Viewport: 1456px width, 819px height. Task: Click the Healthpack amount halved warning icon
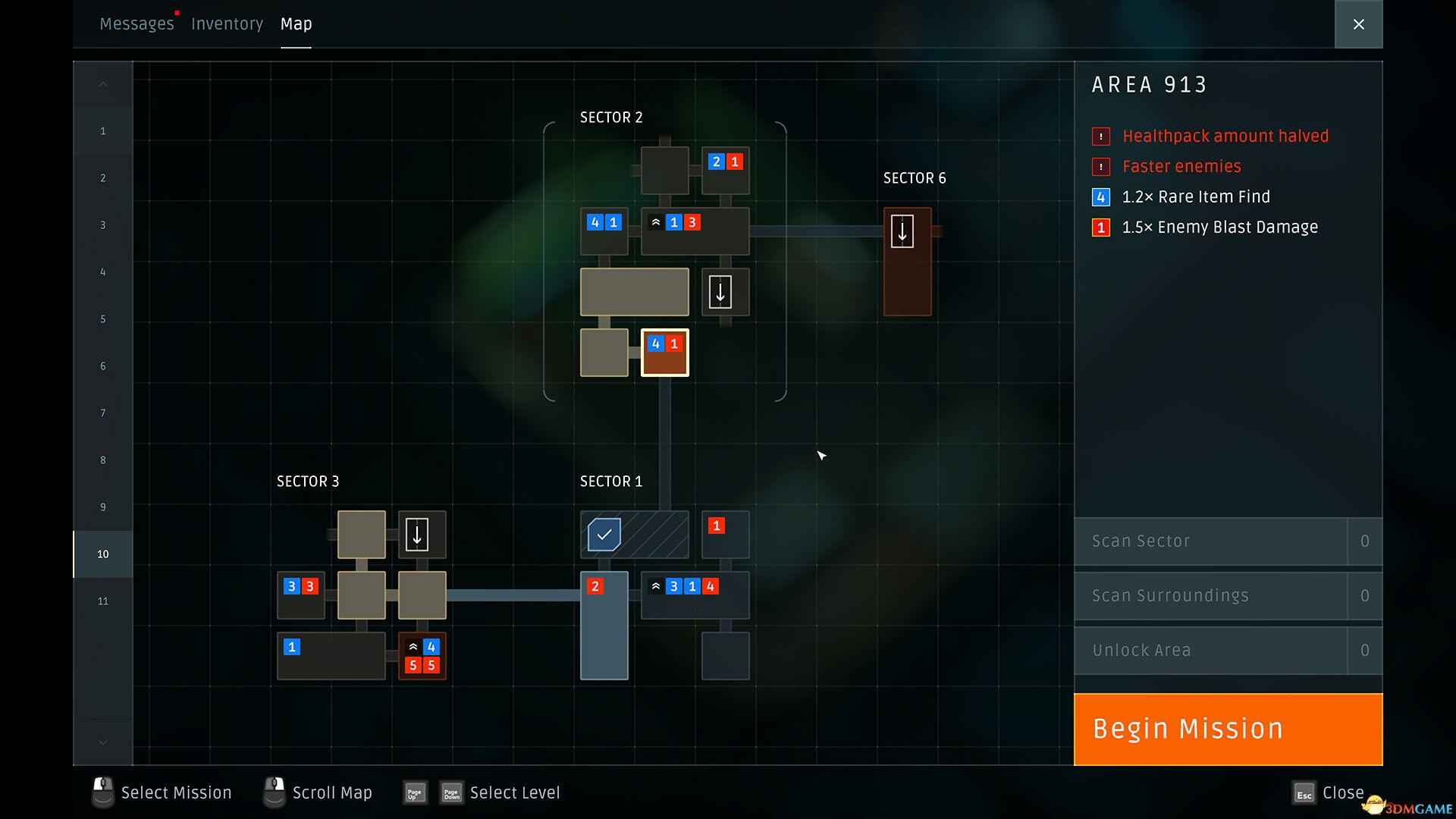pos(1101,136)
